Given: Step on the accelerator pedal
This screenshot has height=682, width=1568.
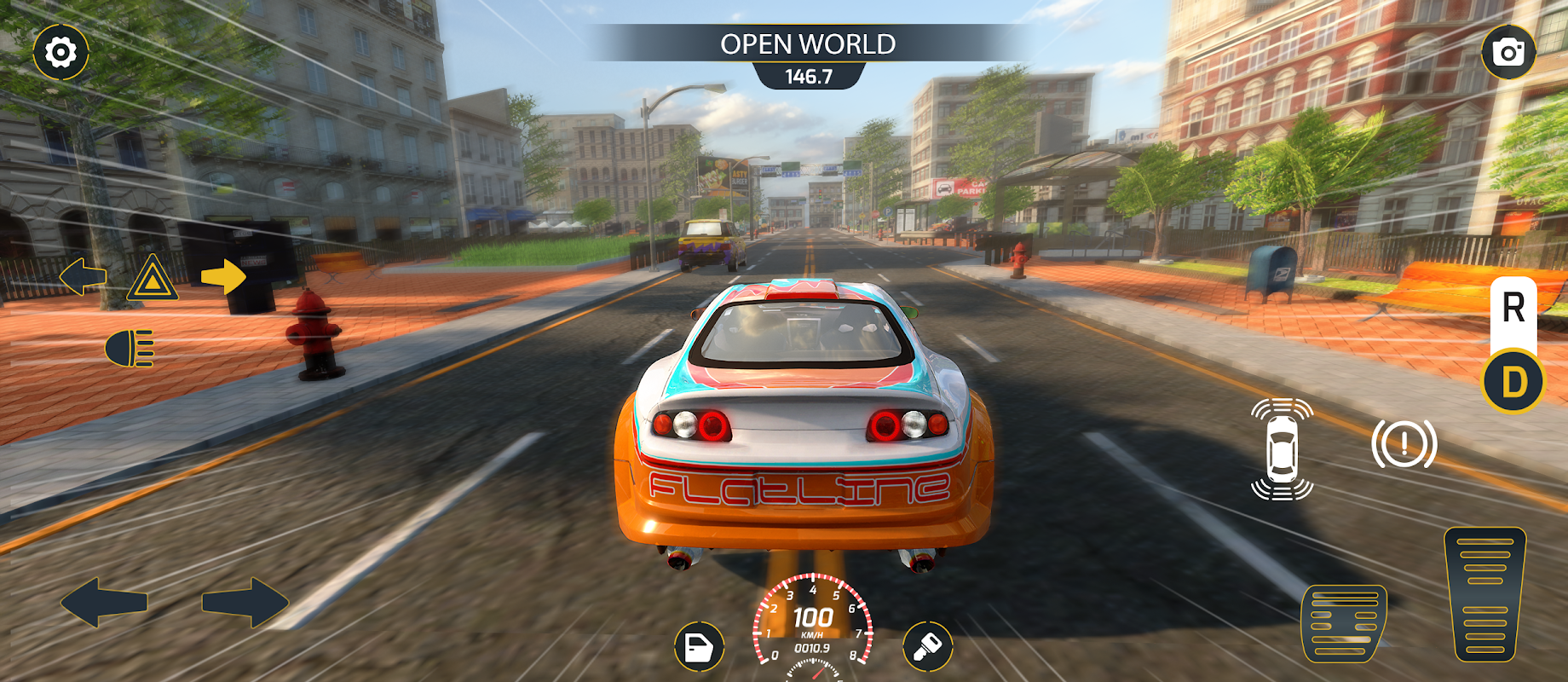Looking at the screenshot, I should [x=1484, y=594].
